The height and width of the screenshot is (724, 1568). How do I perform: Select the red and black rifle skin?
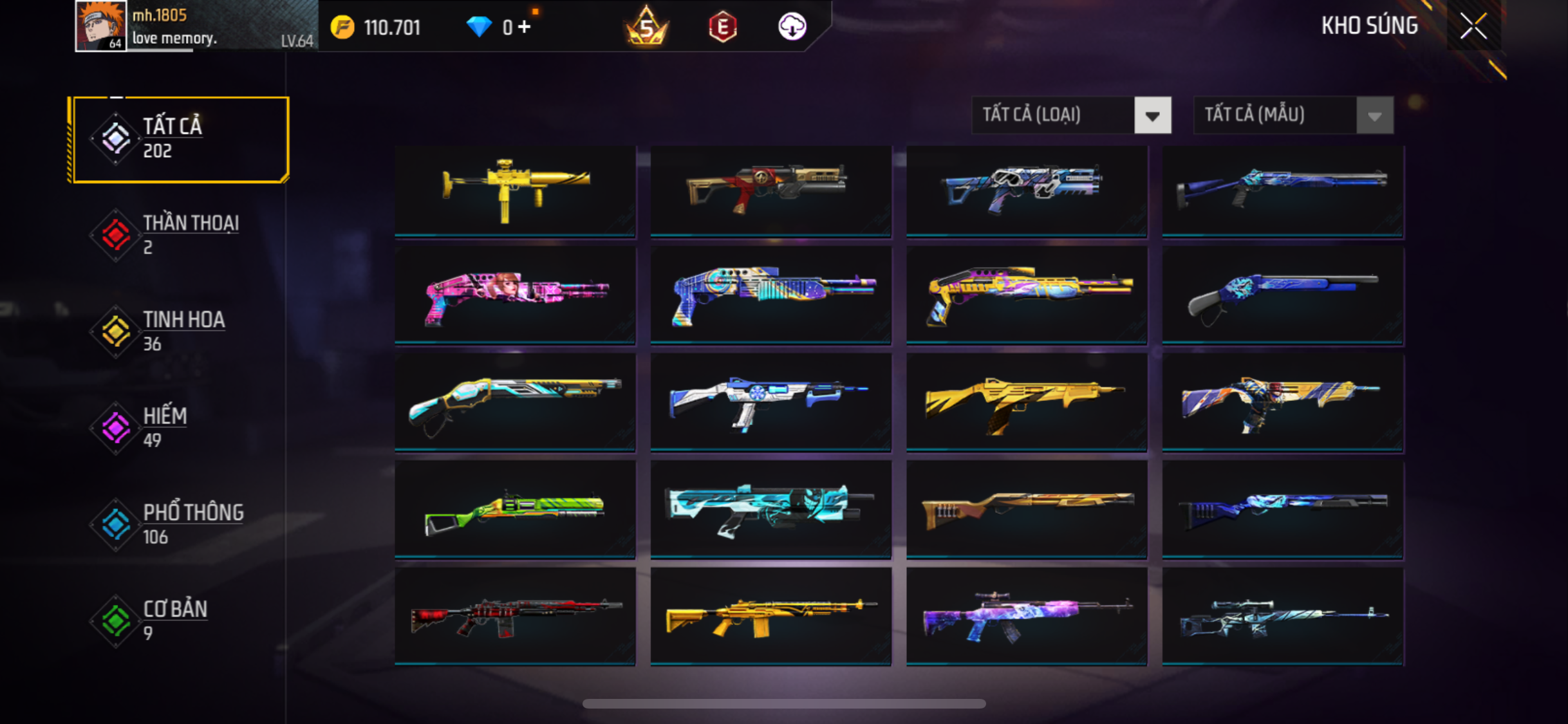(x=515, y=616)
